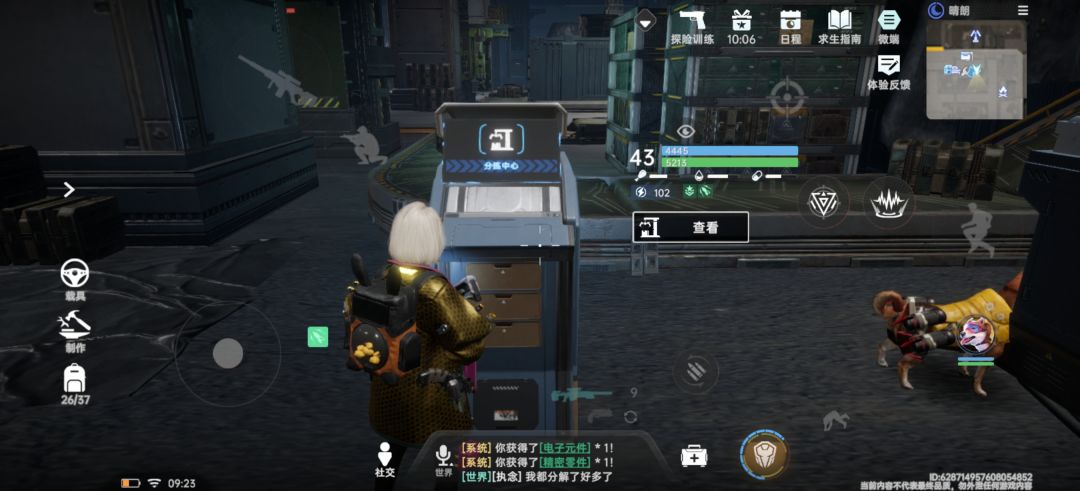Open the 探险训练 pistol menu
1080x491 pixels.
692,26
